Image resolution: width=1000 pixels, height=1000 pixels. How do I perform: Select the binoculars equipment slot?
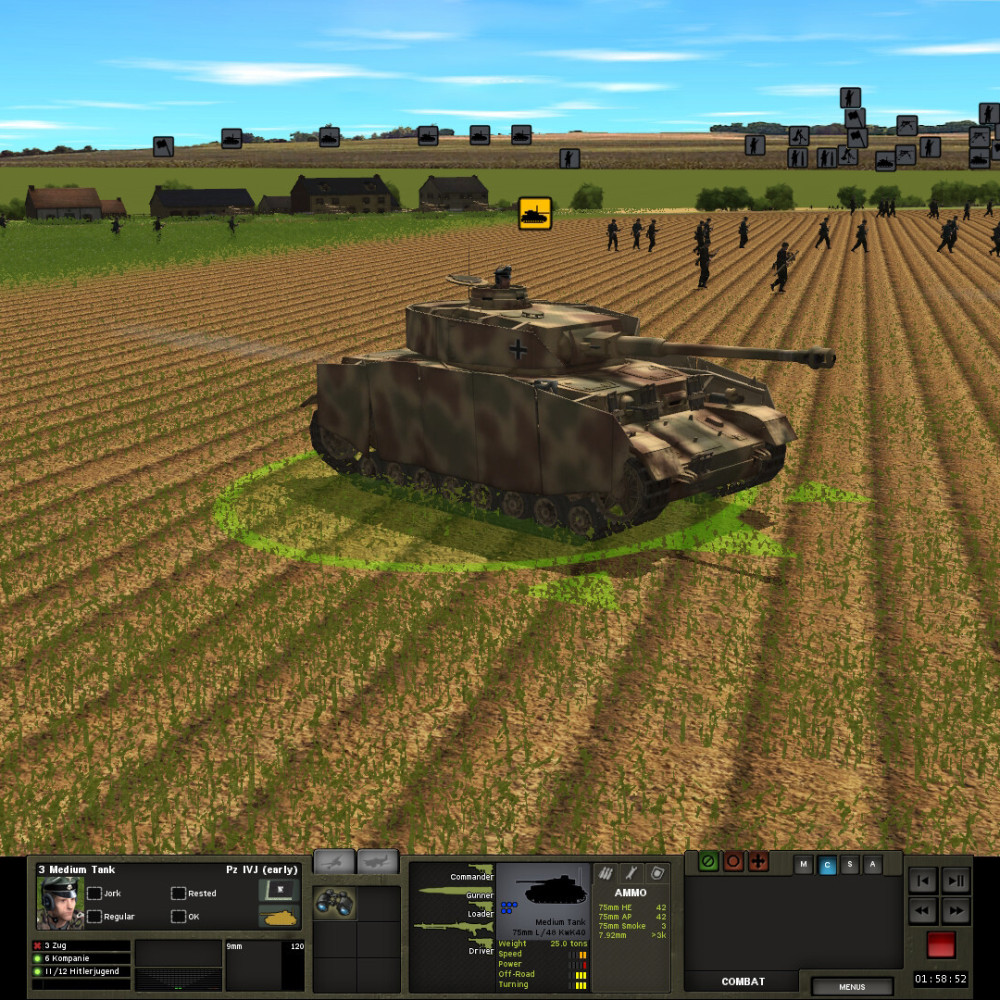click(334, 903)
